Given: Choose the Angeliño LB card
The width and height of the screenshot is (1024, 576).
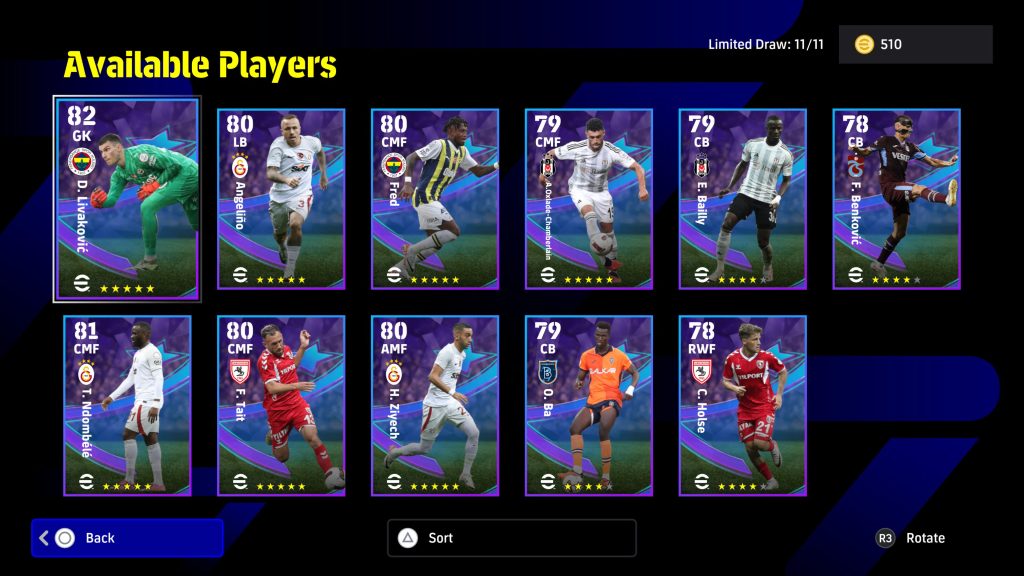Looking at the screenshot, I should tap(281, 199).
